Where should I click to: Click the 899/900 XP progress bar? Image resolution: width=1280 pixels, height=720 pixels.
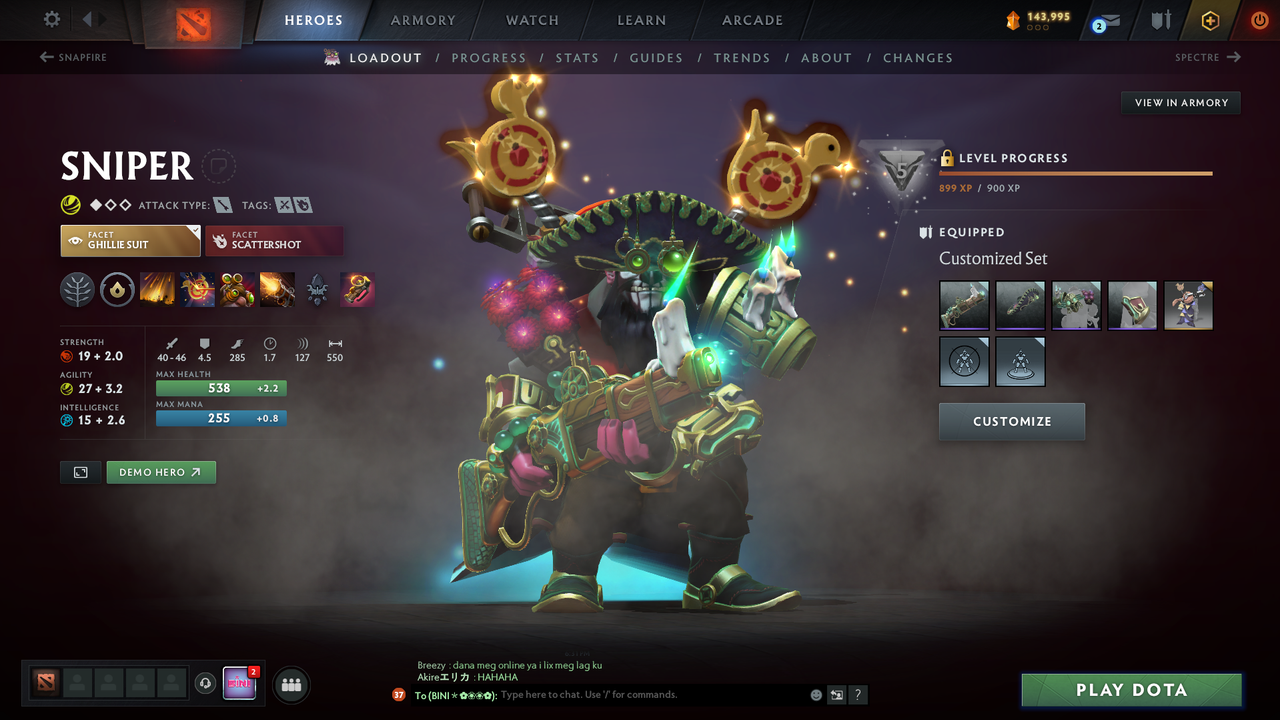point(1076,172)
